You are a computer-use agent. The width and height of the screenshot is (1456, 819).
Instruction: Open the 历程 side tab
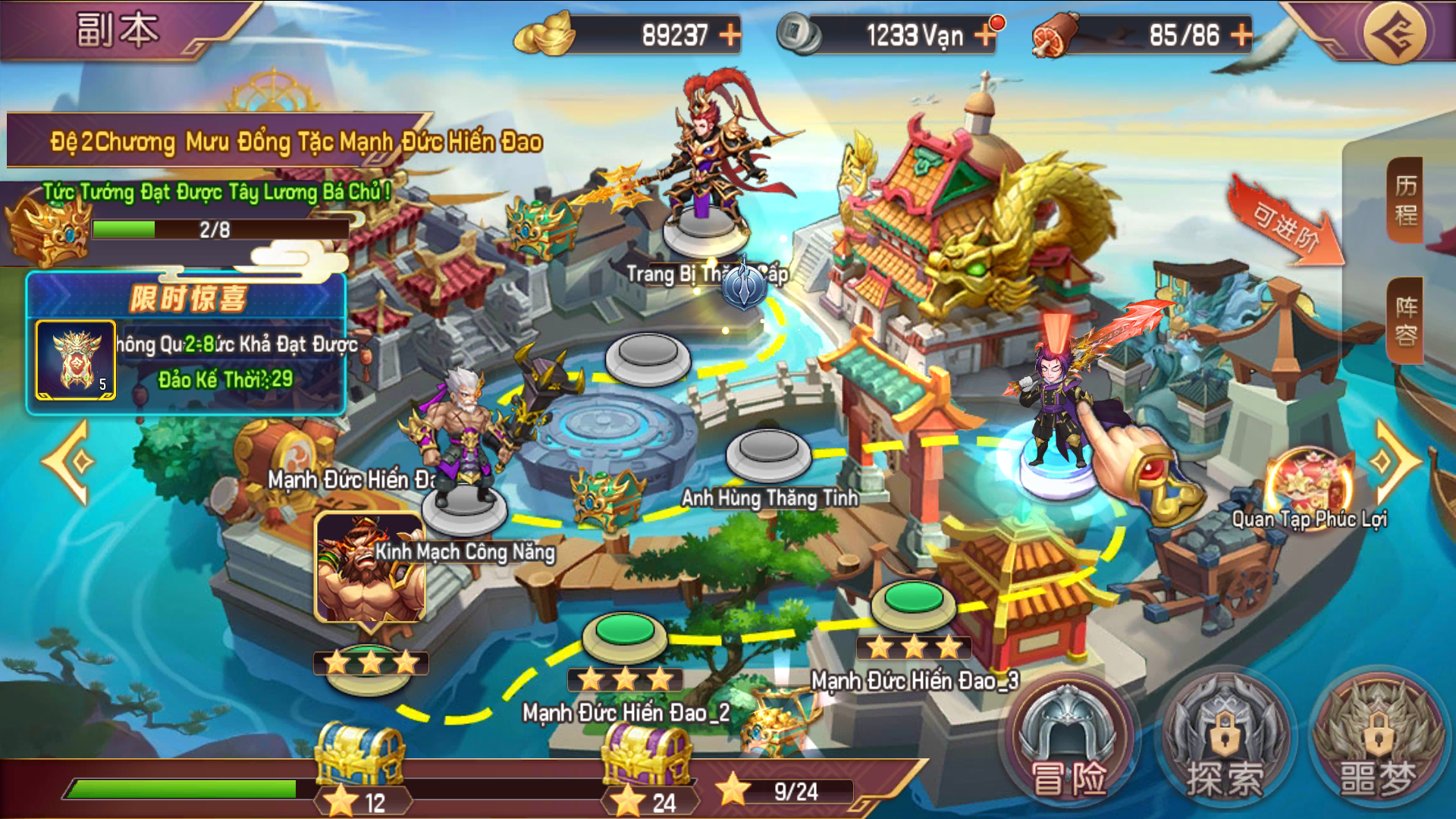click(1405, 200)
